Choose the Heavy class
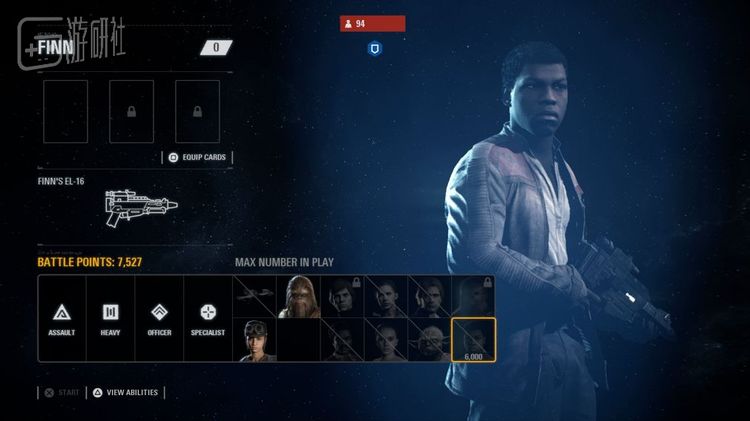 click(x=110, y=318)
